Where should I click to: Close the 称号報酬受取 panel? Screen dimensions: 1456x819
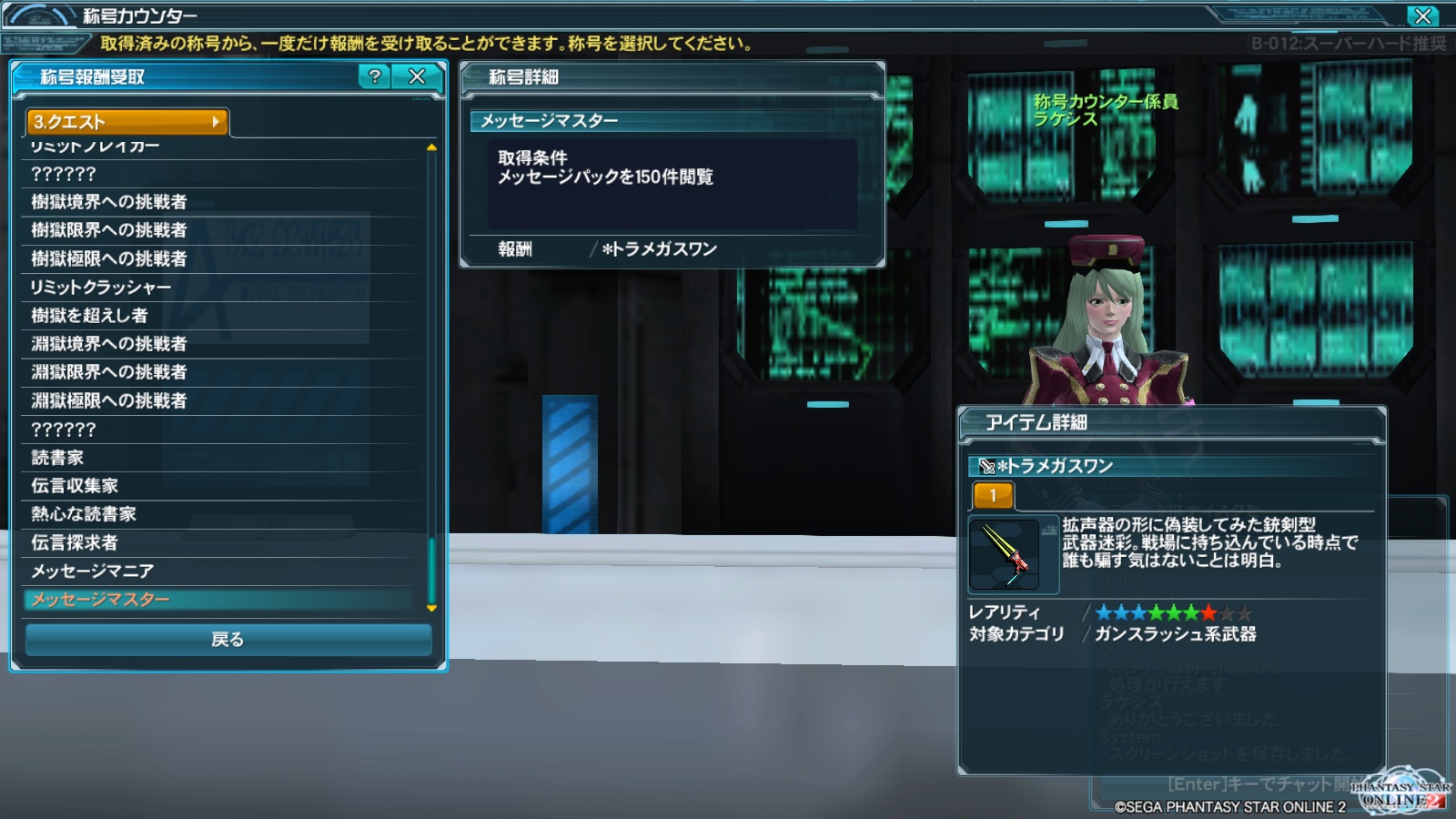pos(417,76)
